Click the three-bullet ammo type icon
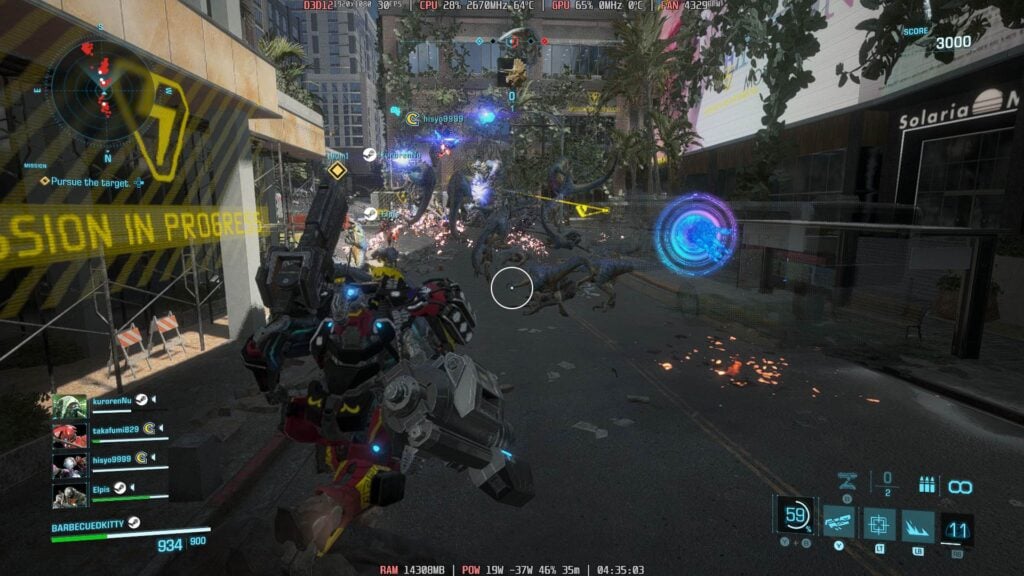 tap(926, 486)
